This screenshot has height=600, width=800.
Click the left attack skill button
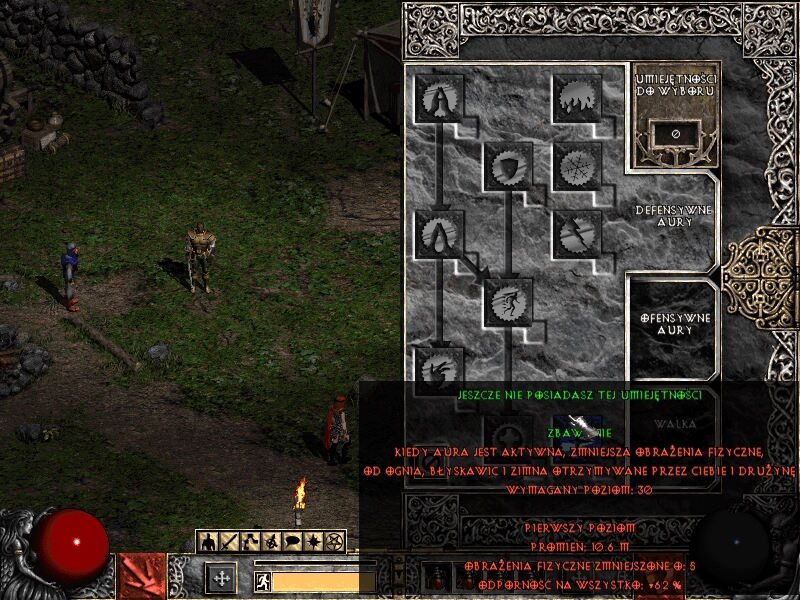tap(141, 577)
